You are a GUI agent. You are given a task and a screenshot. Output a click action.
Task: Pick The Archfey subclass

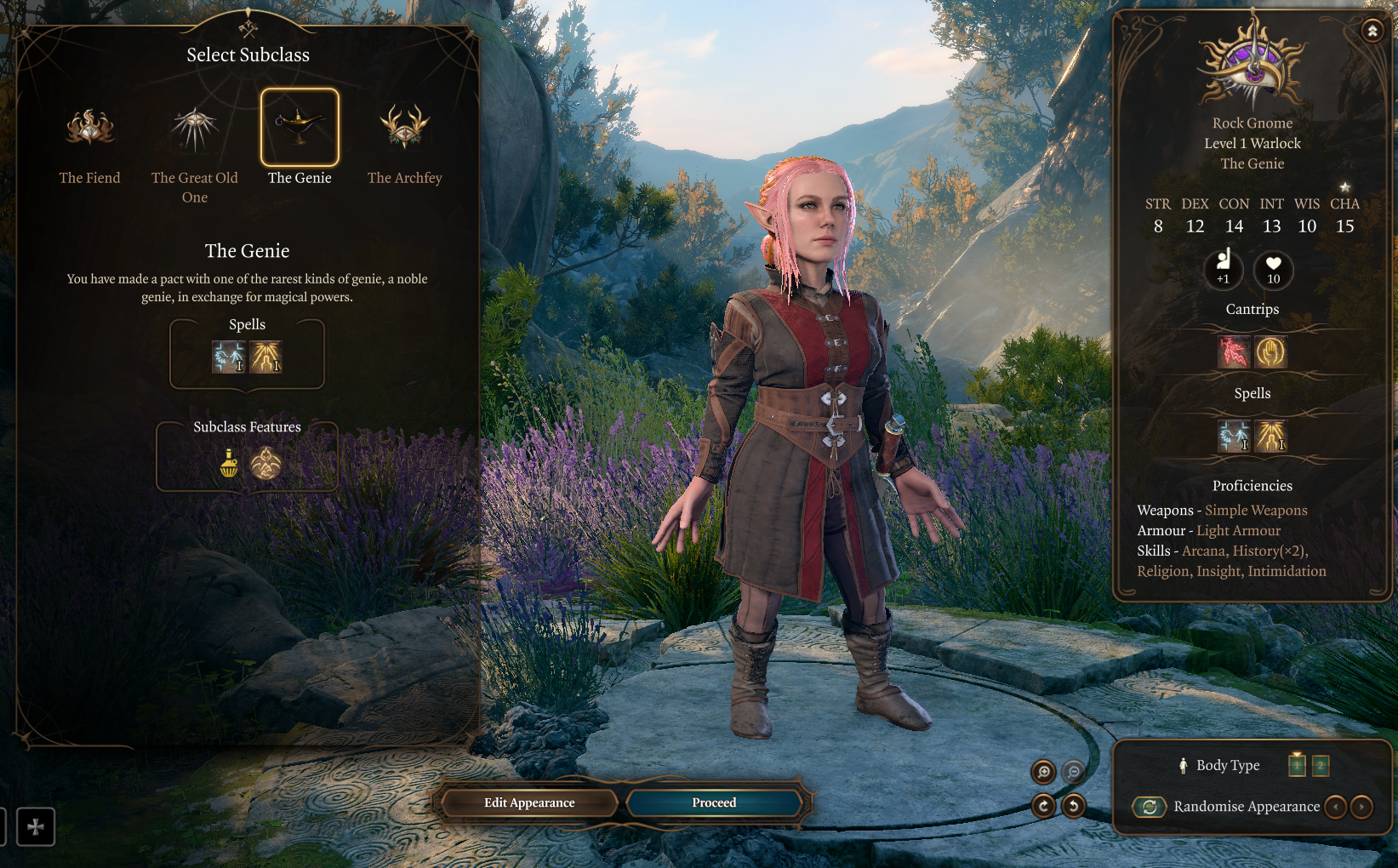[405, 128]
